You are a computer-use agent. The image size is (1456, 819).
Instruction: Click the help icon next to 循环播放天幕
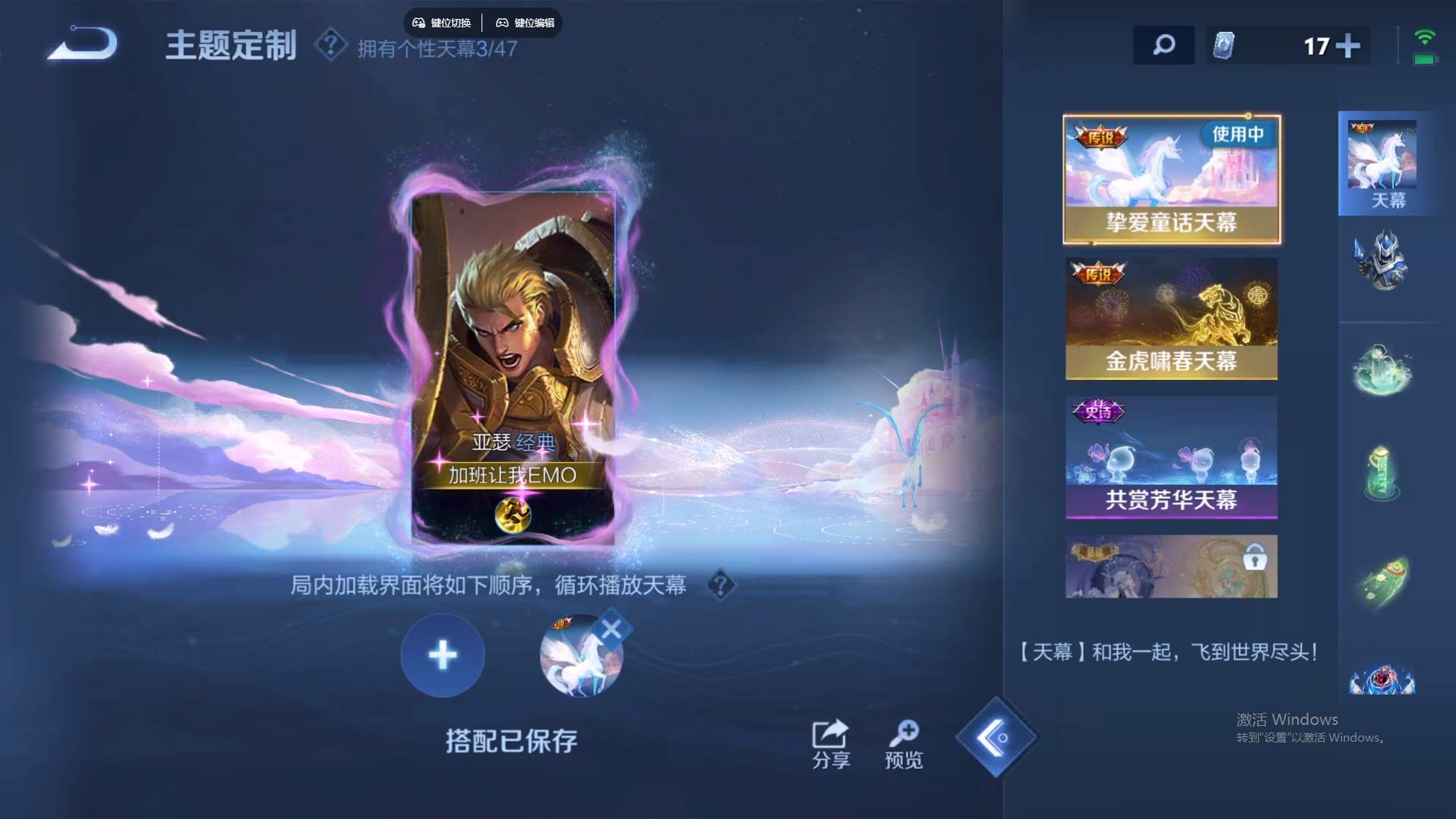coord(720,586)
